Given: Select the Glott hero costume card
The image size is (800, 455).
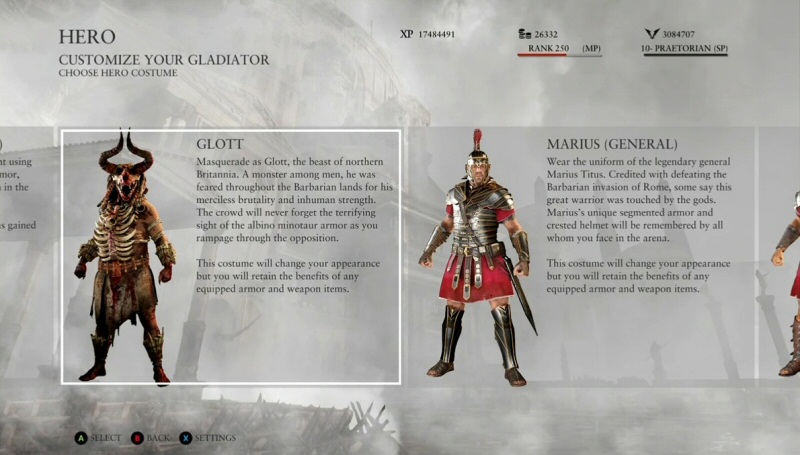Looking at the screenshot, I should click(x=231, y=256).
